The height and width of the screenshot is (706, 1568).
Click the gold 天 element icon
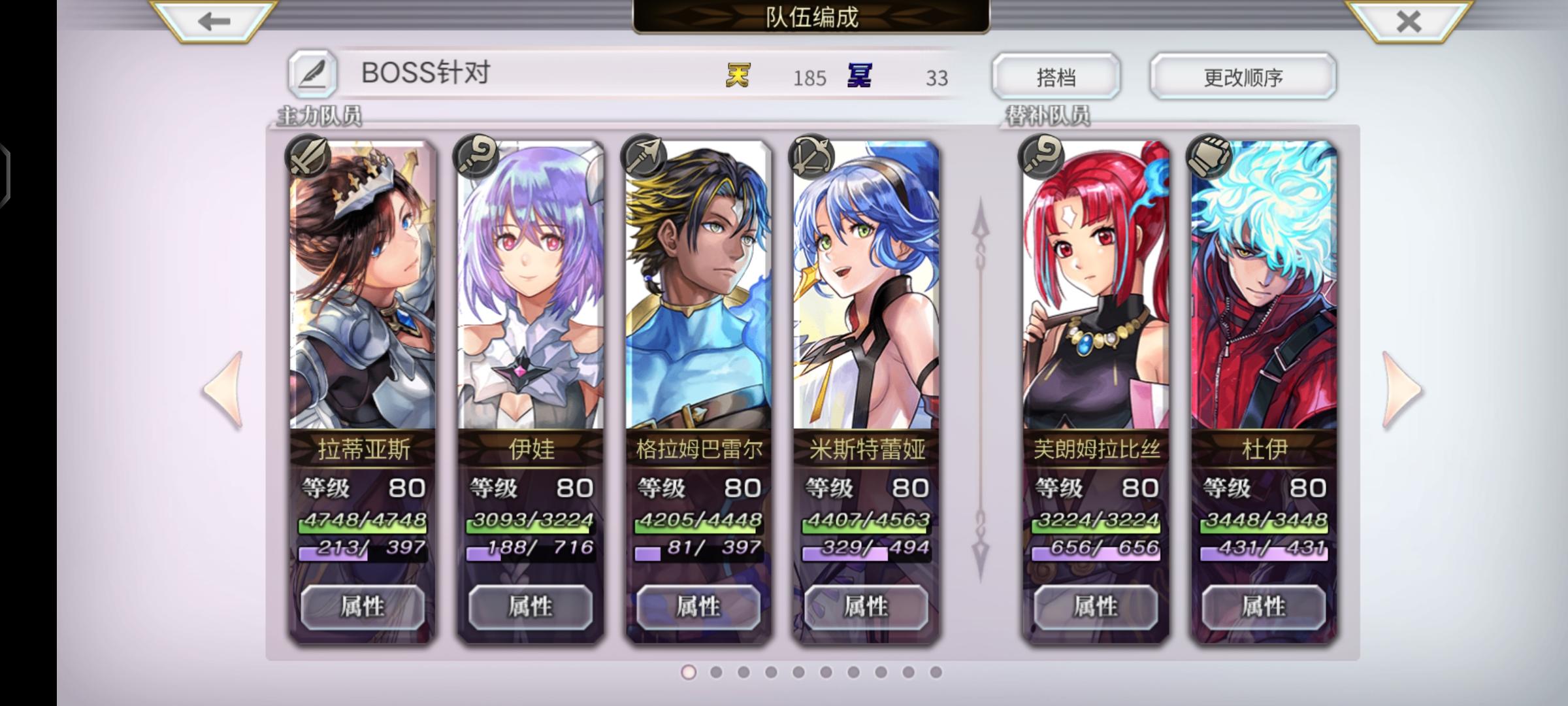(x=740, y=76)
